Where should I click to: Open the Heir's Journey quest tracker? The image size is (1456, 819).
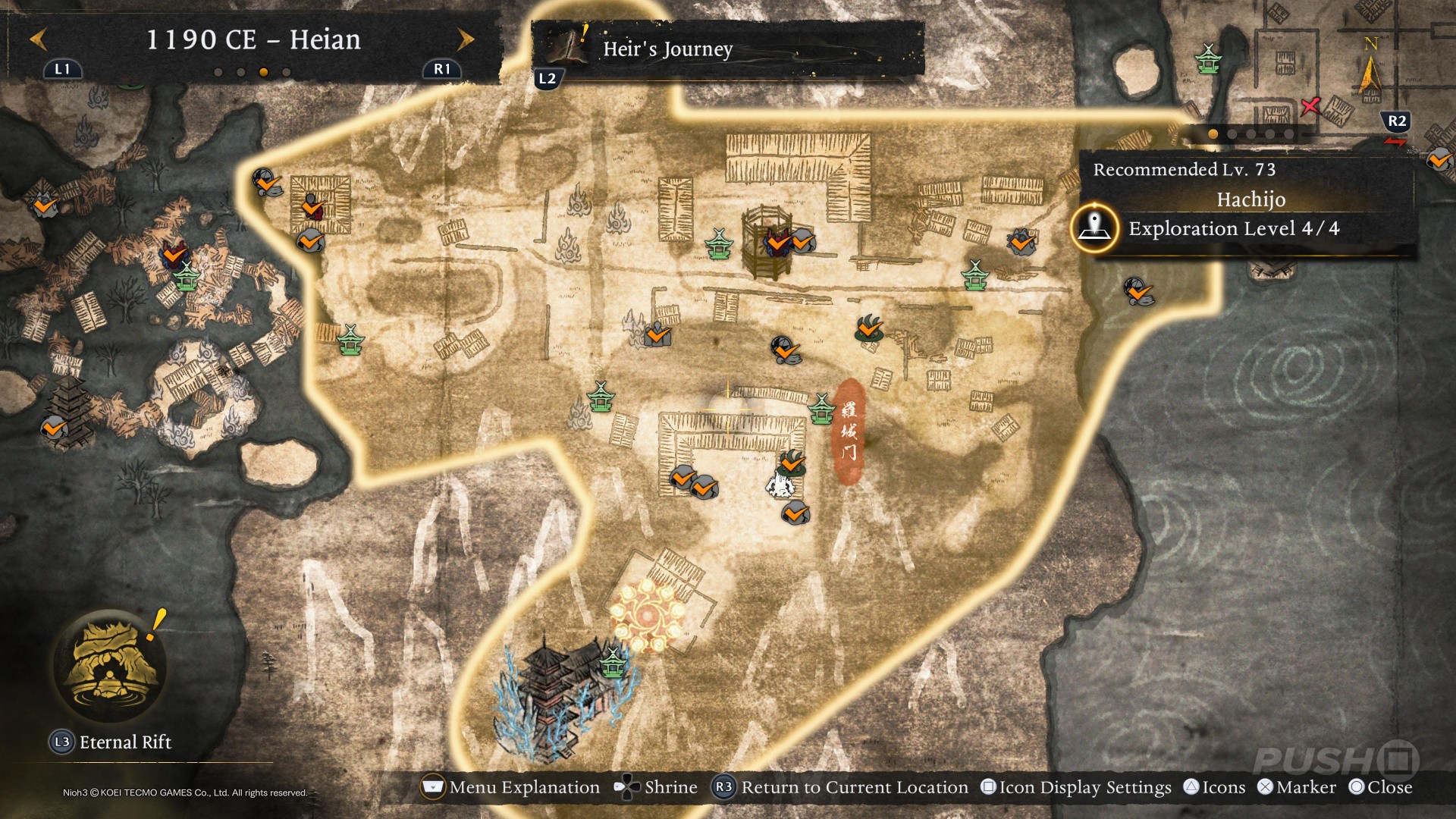pos(667,49)
